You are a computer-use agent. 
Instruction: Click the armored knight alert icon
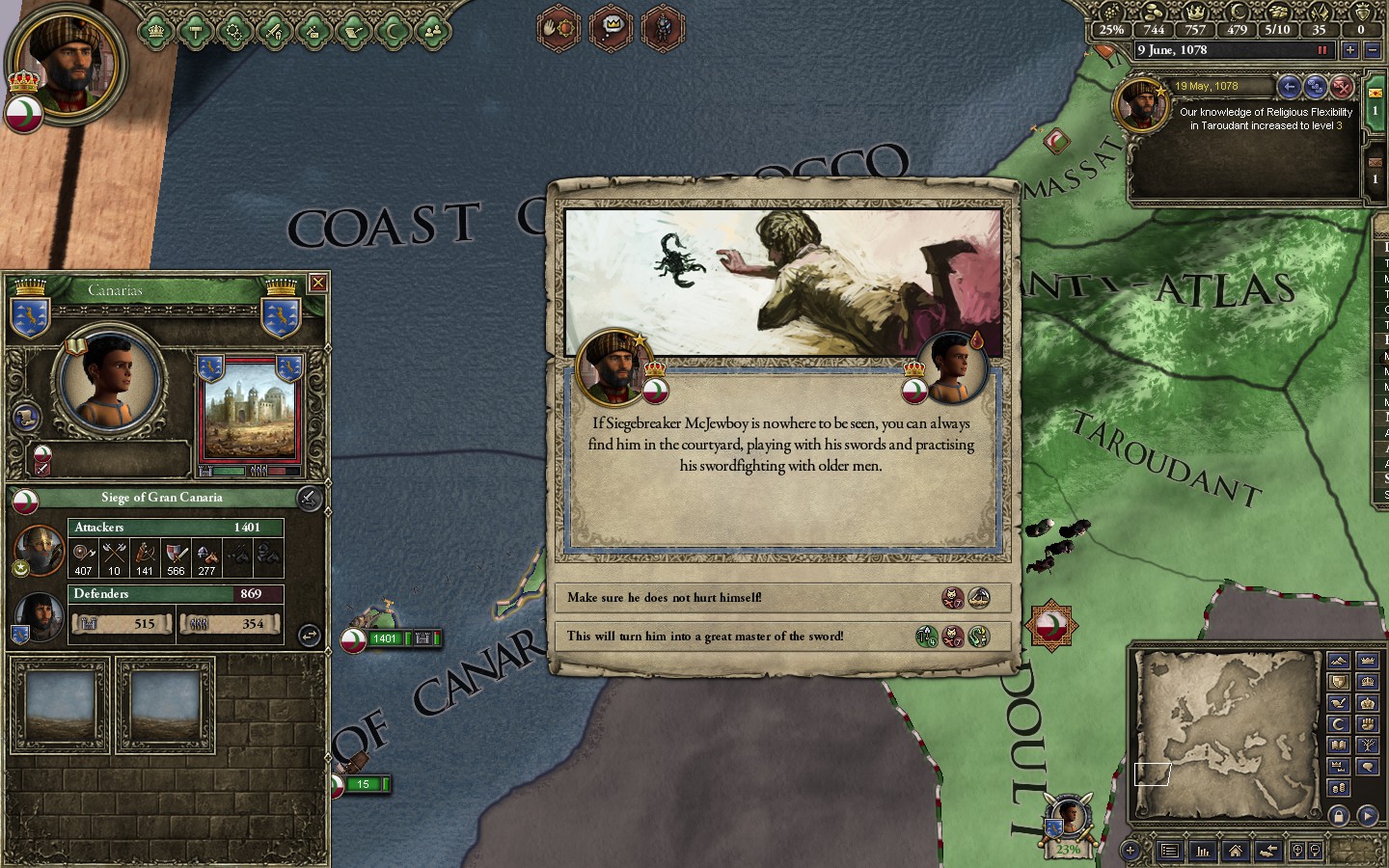(663, 27)
